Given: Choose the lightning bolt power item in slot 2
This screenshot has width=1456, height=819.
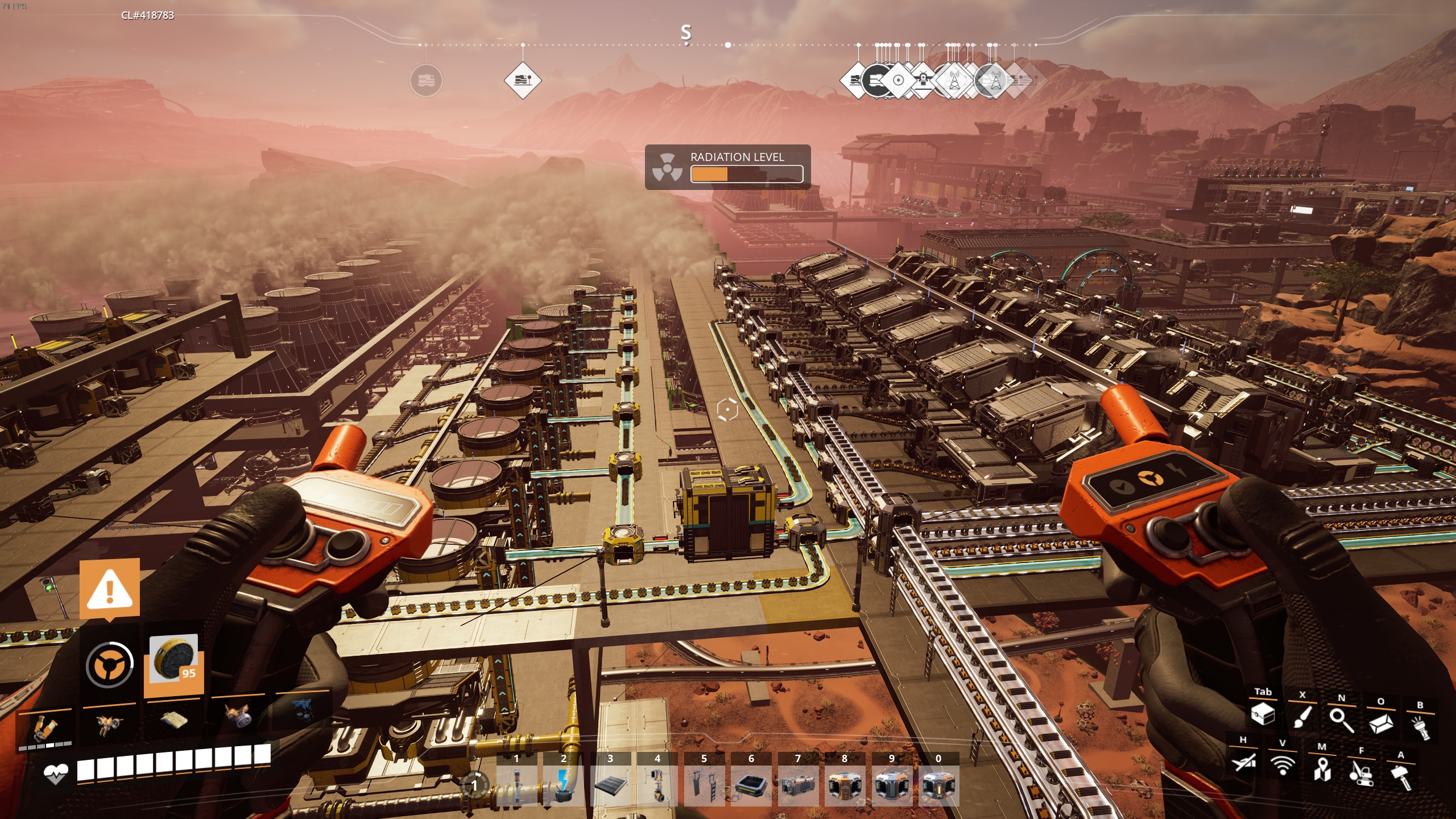Looking at the screenshot, I should click(x=563, y=785).
